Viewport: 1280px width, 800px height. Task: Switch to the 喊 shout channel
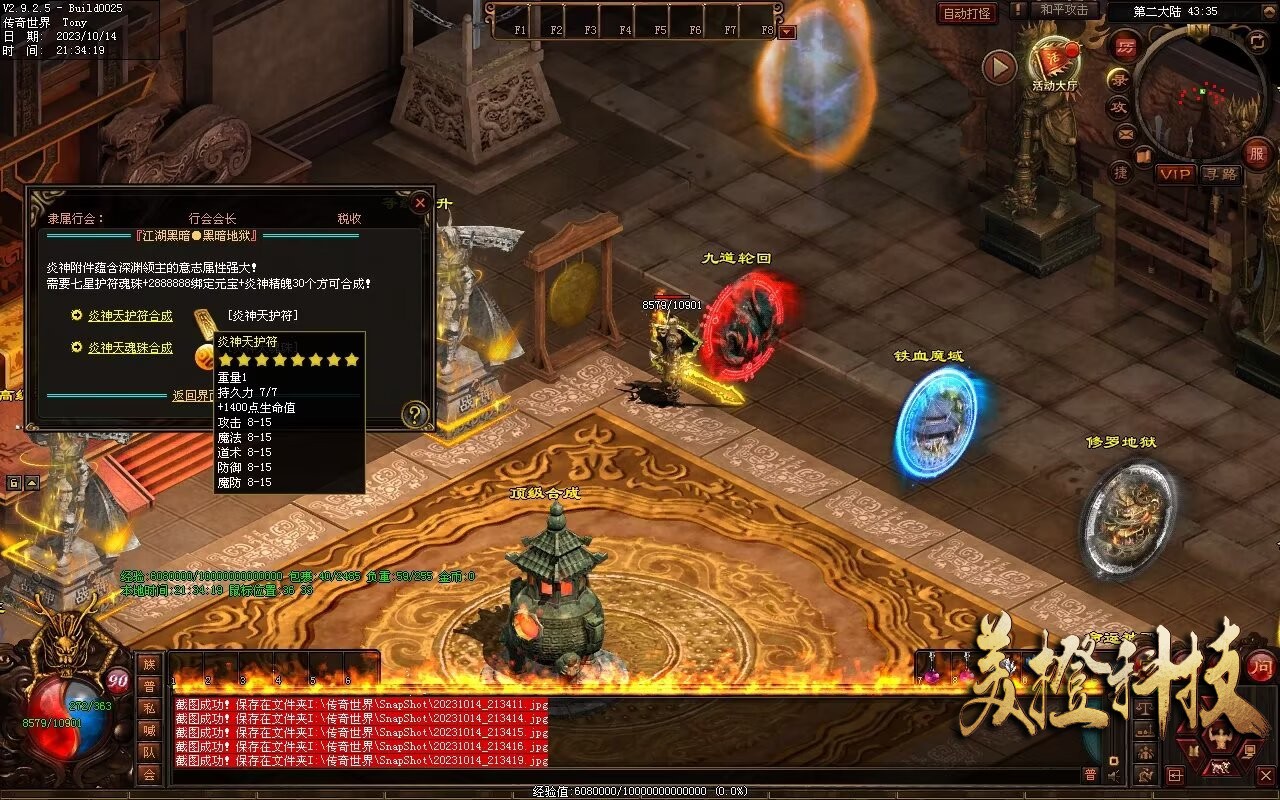pos(149,730)
